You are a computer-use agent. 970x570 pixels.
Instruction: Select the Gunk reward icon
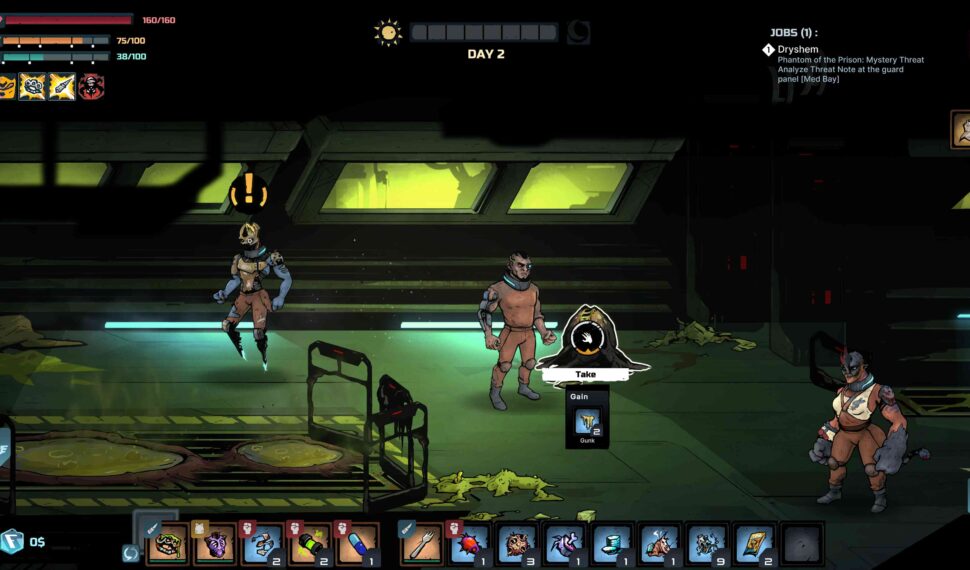coord(586,422)
